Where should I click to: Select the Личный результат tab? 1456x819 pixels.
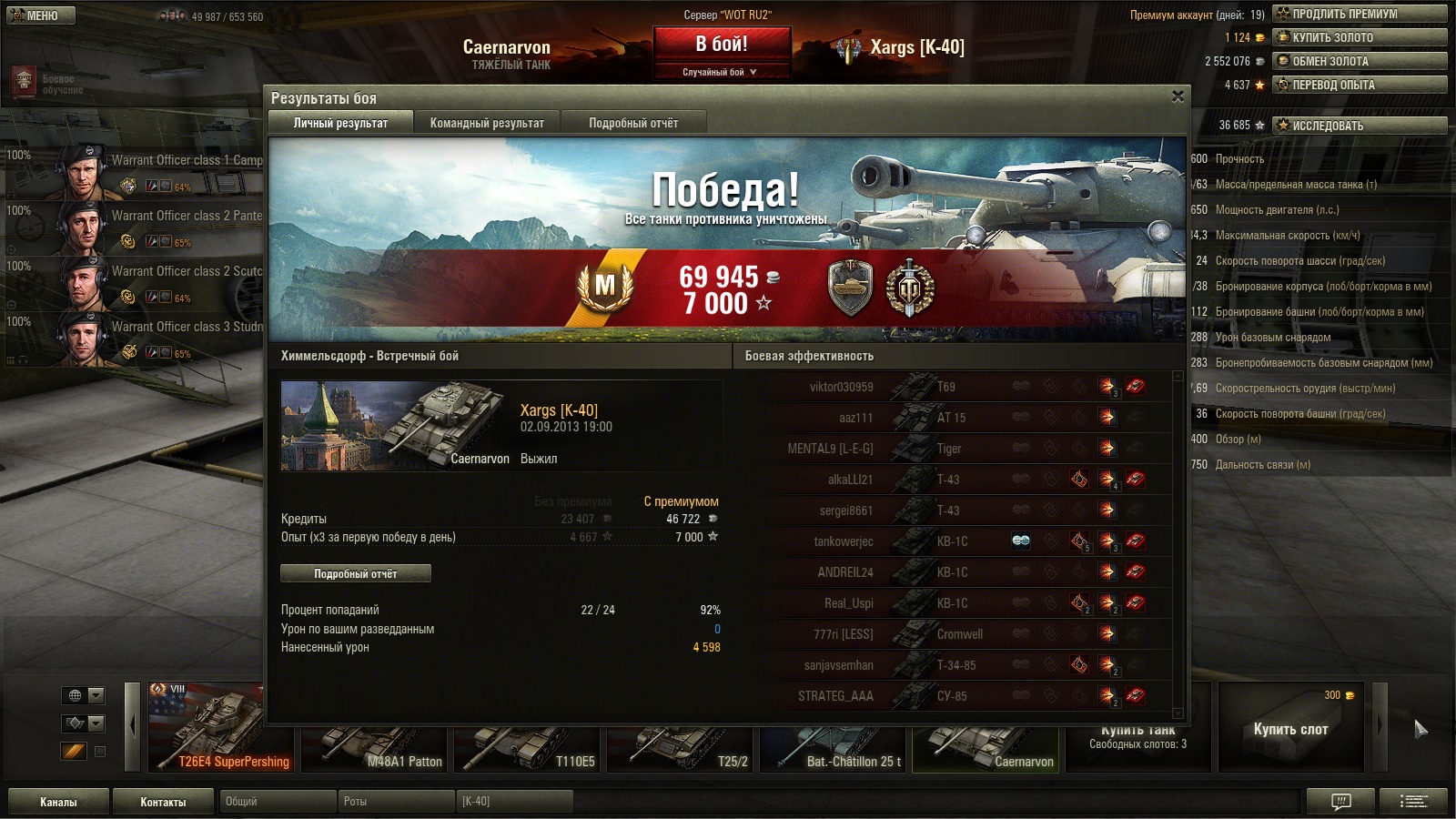coord(340,123)
